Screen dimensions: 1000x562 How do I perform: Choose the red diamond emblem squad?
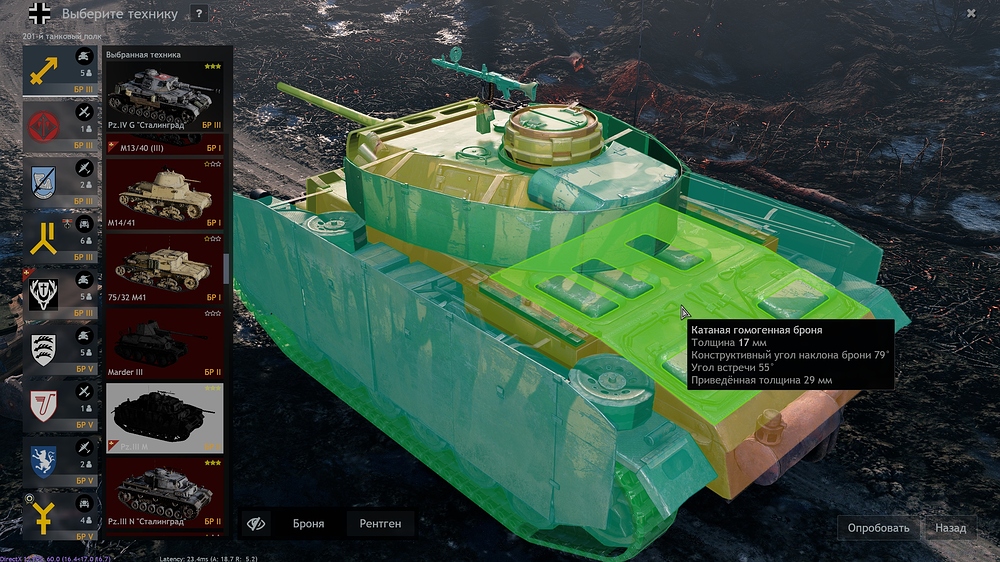(45, 127)
